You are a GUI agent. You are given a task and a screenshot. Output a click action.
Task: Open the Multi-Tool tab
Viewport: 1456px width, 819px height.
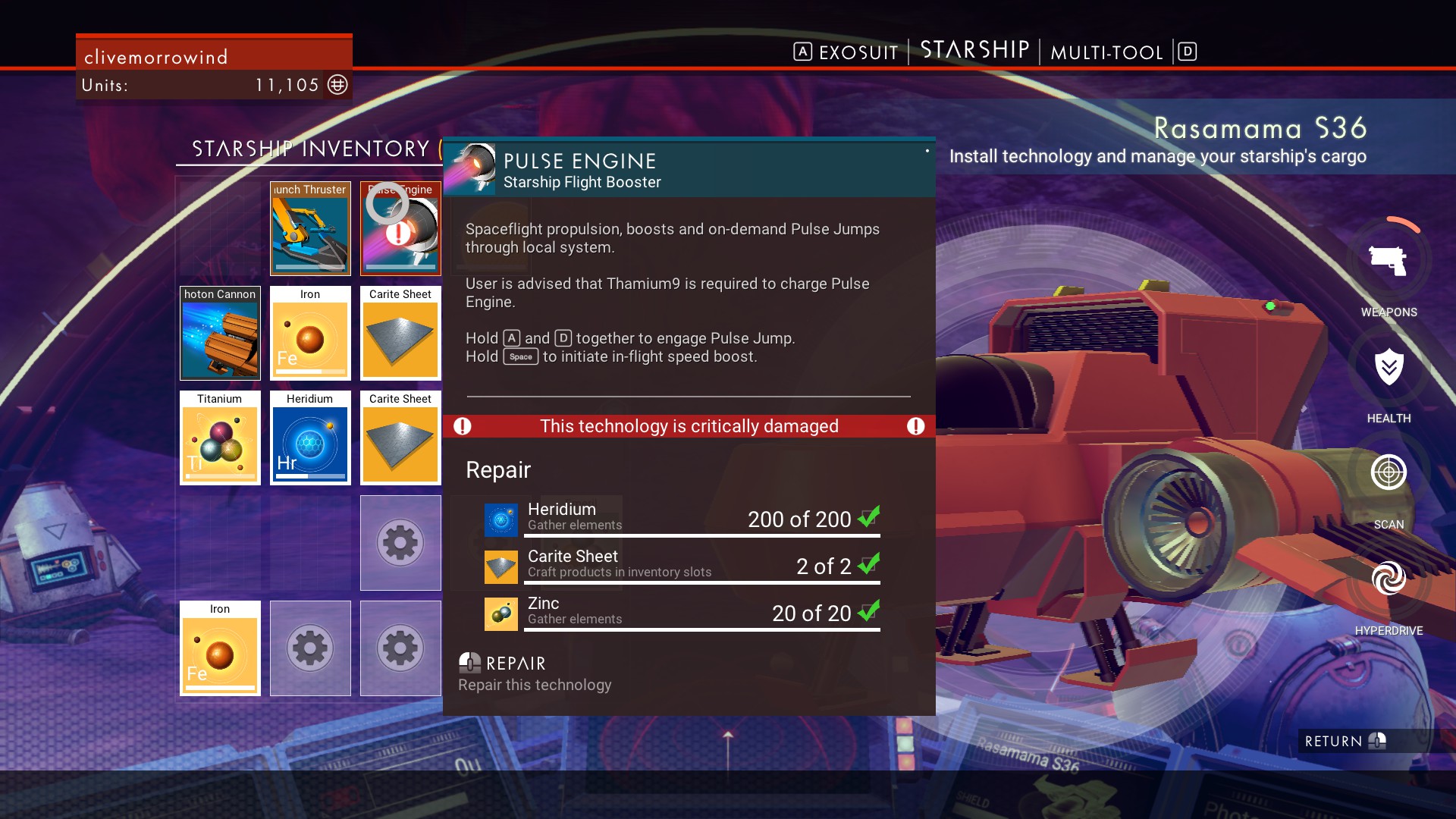(x=1106, y=52)
